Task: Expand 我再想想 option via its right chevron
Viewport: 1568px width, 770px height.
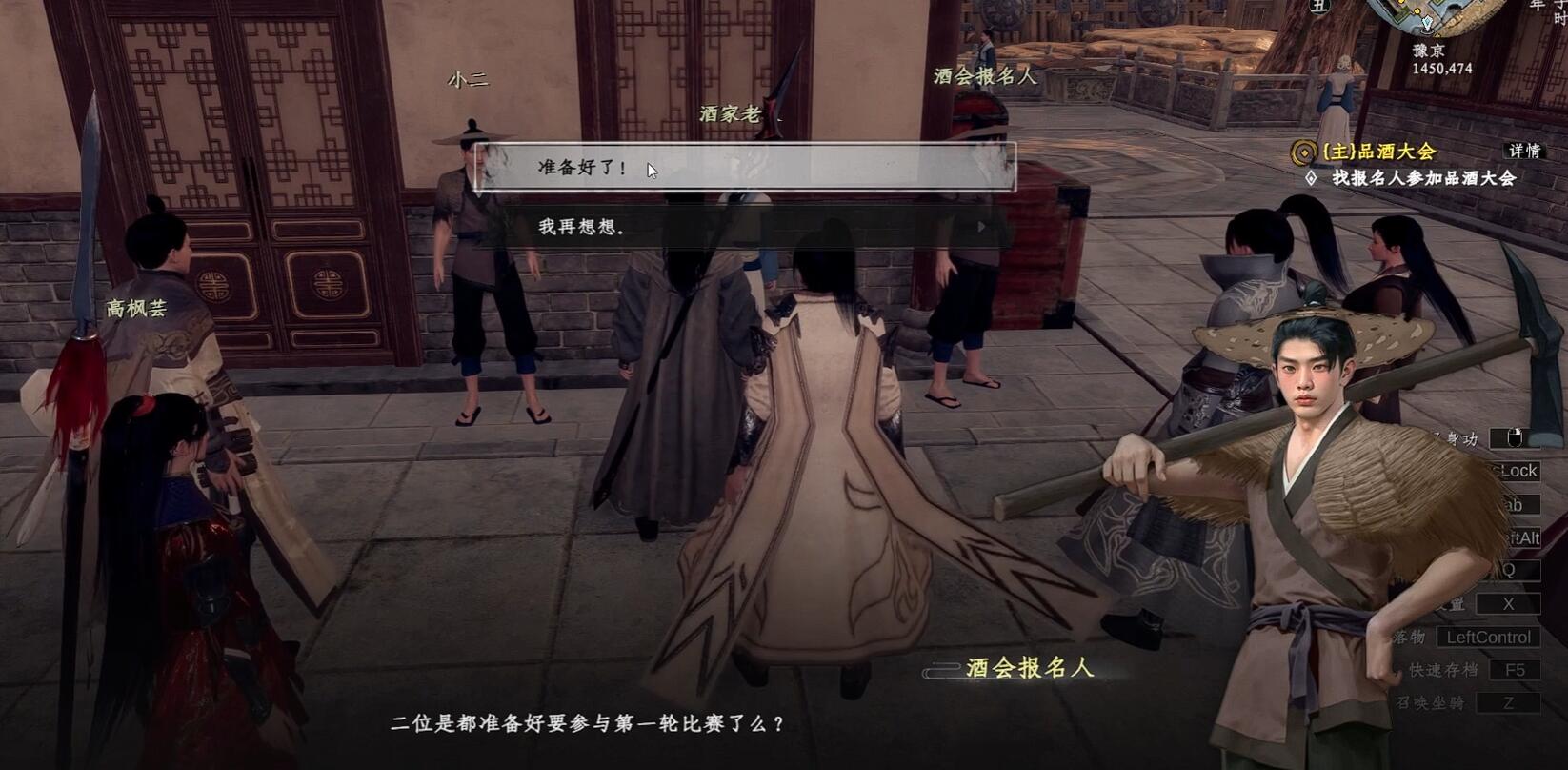Action: click(x=981, y=227)
